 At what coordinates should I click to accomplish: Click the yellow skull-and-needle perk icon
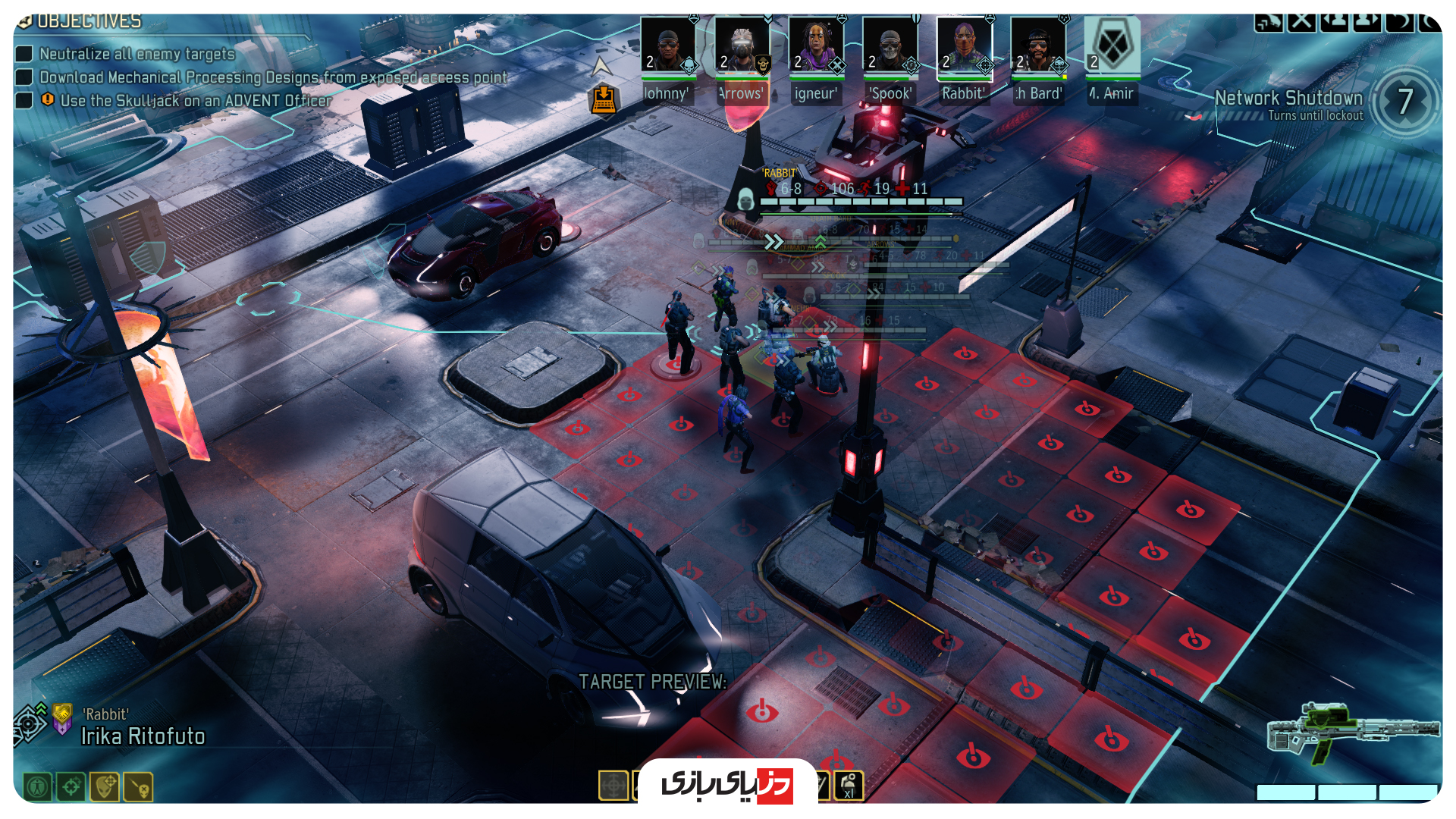coord(140,787)
